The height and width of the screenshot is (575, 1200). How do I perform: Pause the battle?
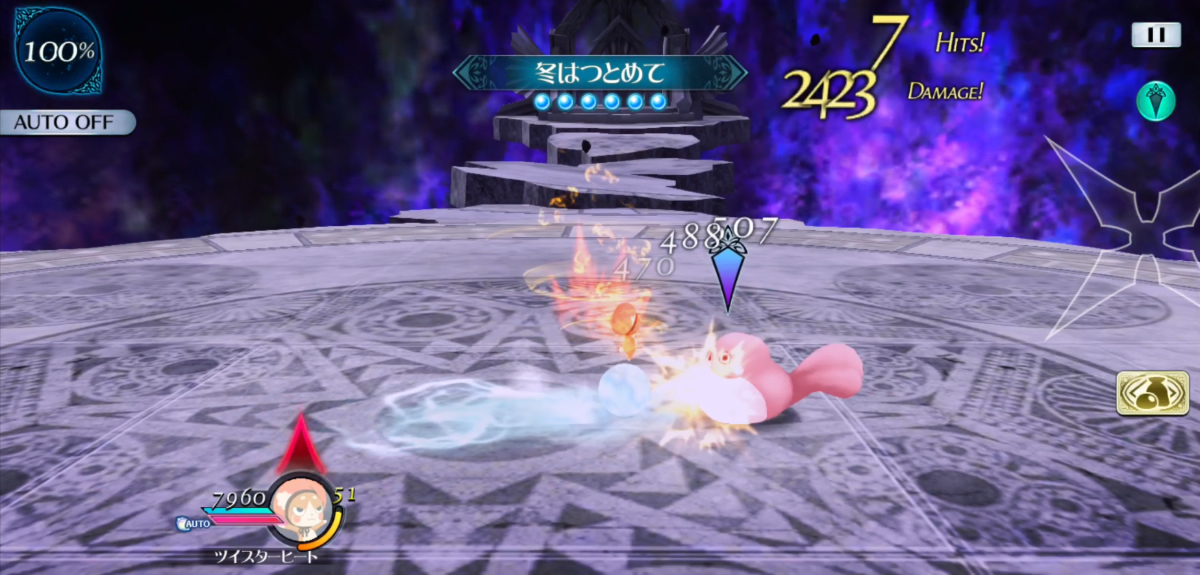click(1156, 35)
